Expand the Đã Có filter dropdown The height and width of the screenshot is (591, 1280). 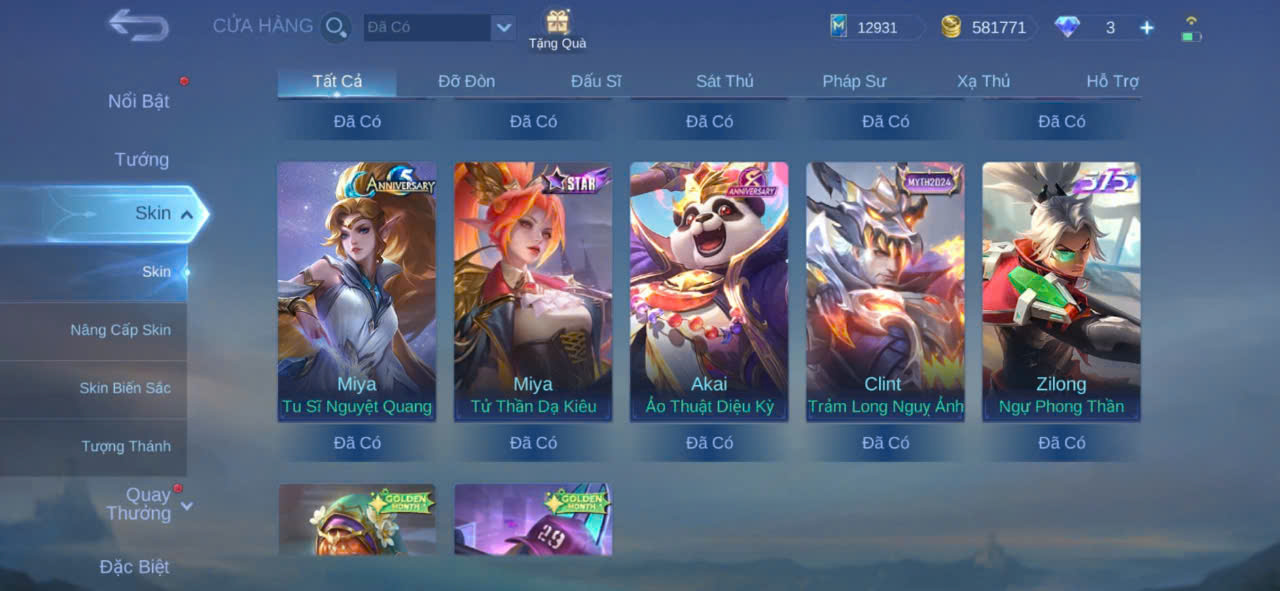point(503,27)
